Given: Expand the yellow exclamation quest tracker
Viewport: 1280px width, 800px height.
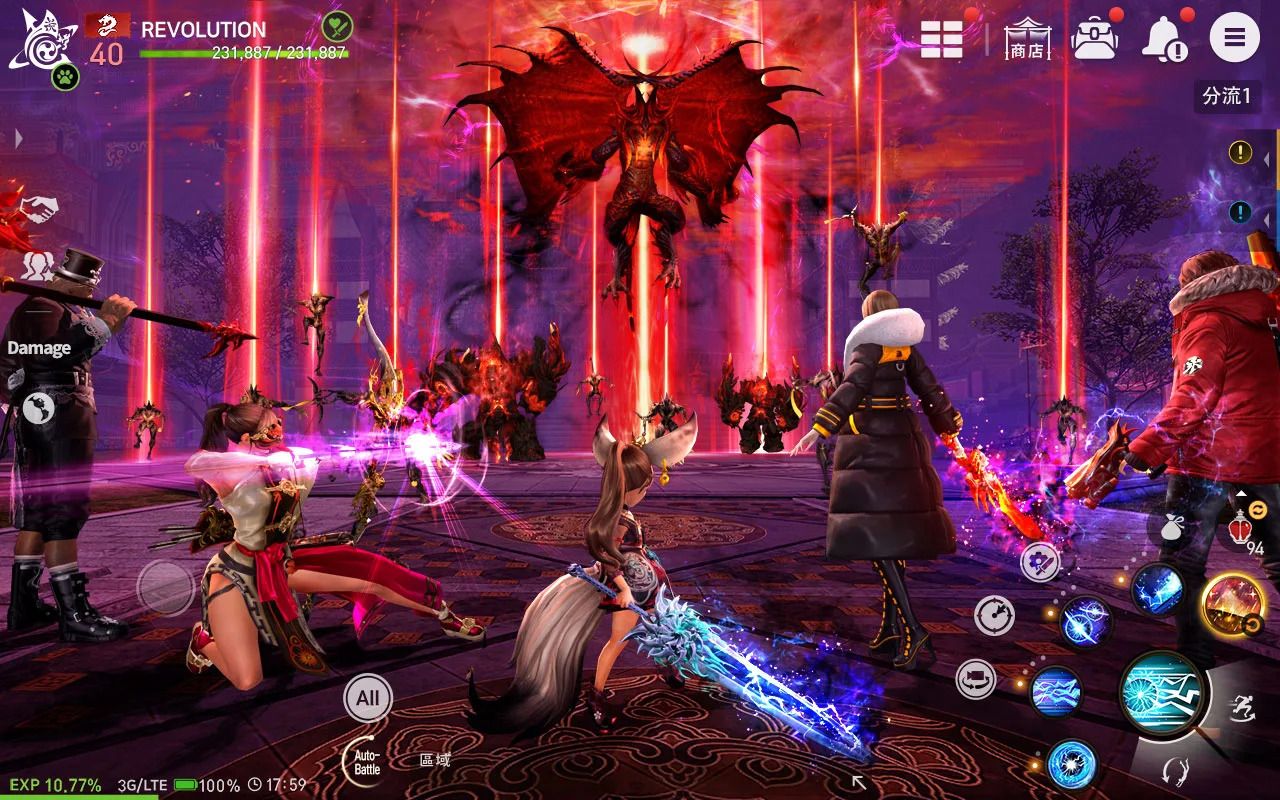Looking at the screenshot, I should point(1240,152).
